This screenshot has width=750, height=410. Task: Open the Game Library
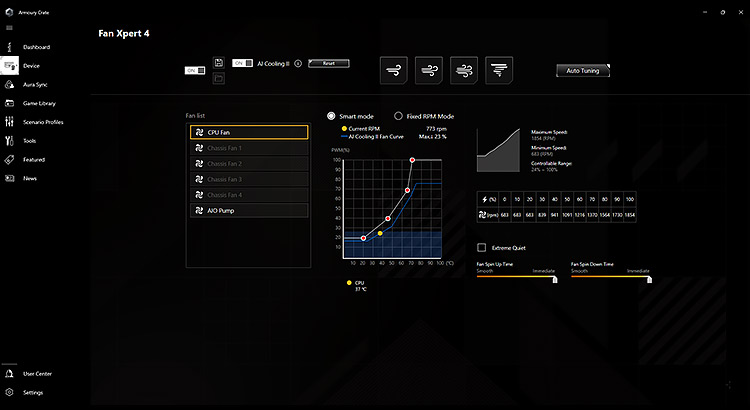[x=39, y=103]
